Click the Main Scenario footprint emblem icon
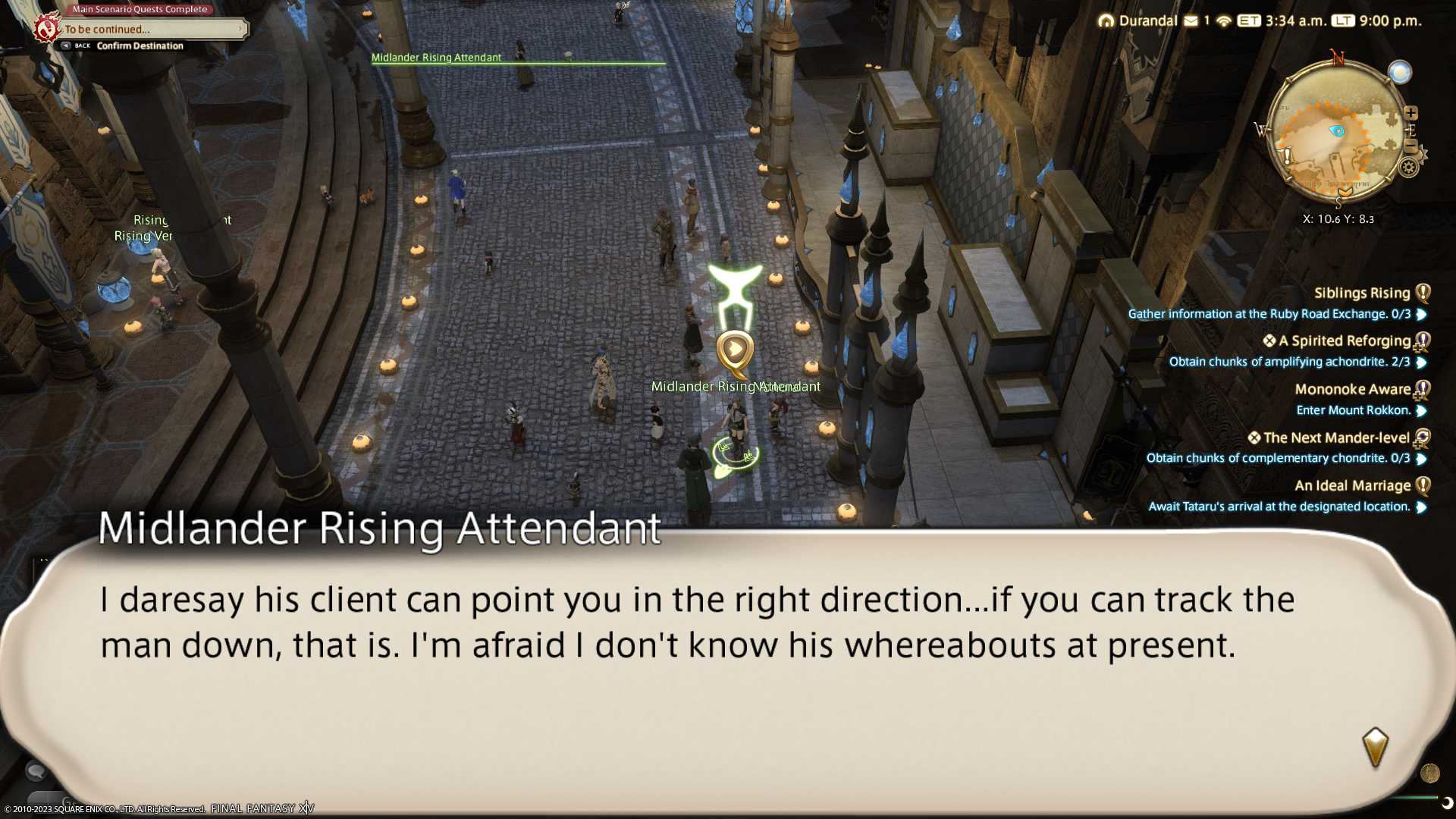The width and height of the screenshot is (1456, 819). [47, 30]
